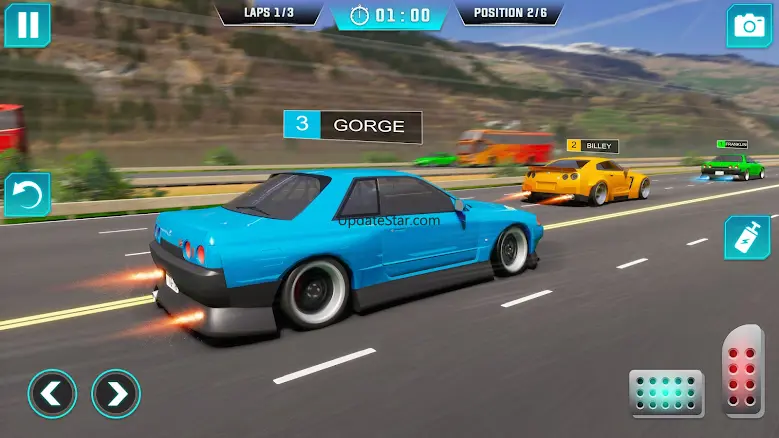Steer left with the left arrow

tap(52, 394)
